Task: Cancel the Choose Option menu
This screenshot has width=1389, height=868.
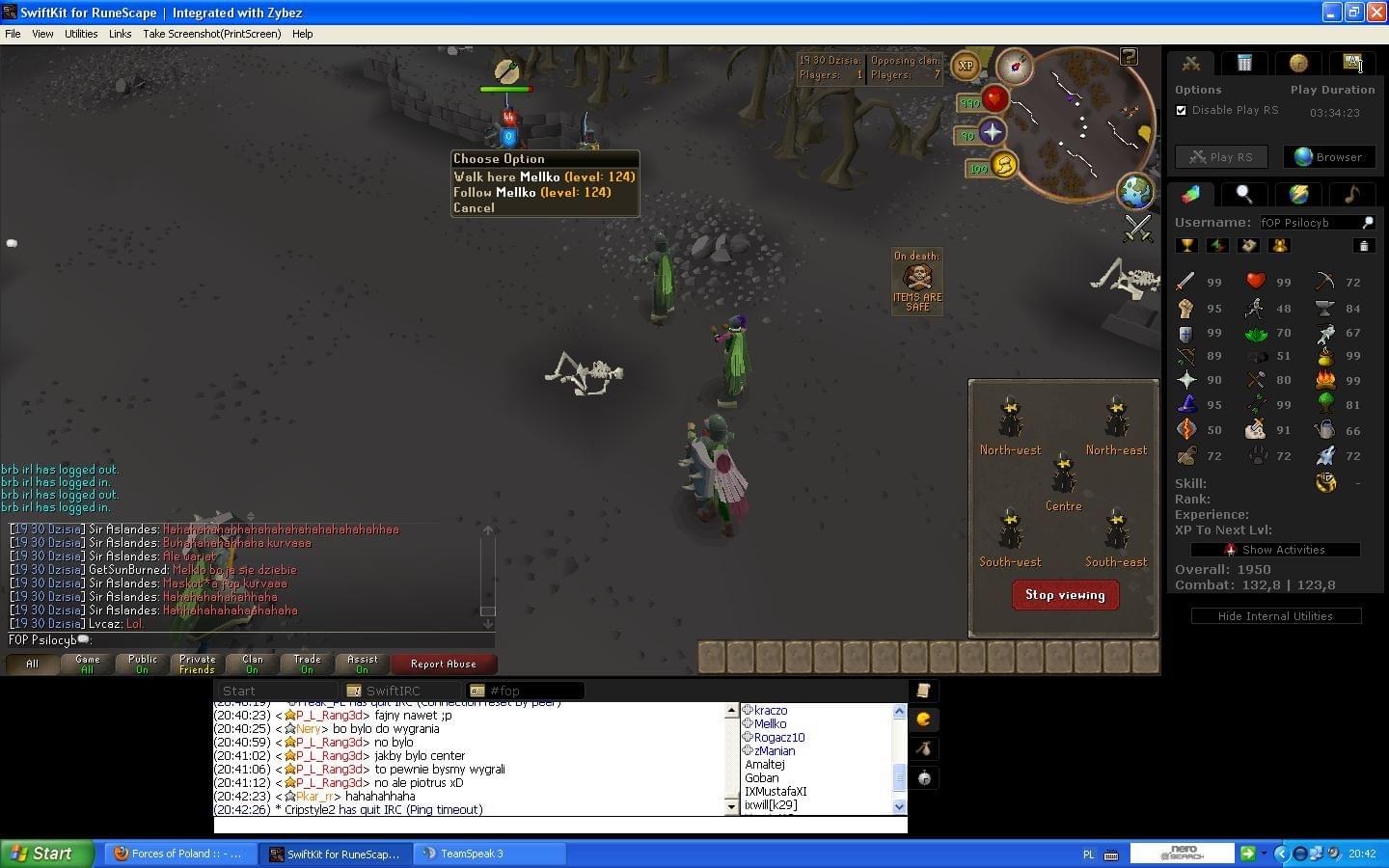Action: [474, 208]
